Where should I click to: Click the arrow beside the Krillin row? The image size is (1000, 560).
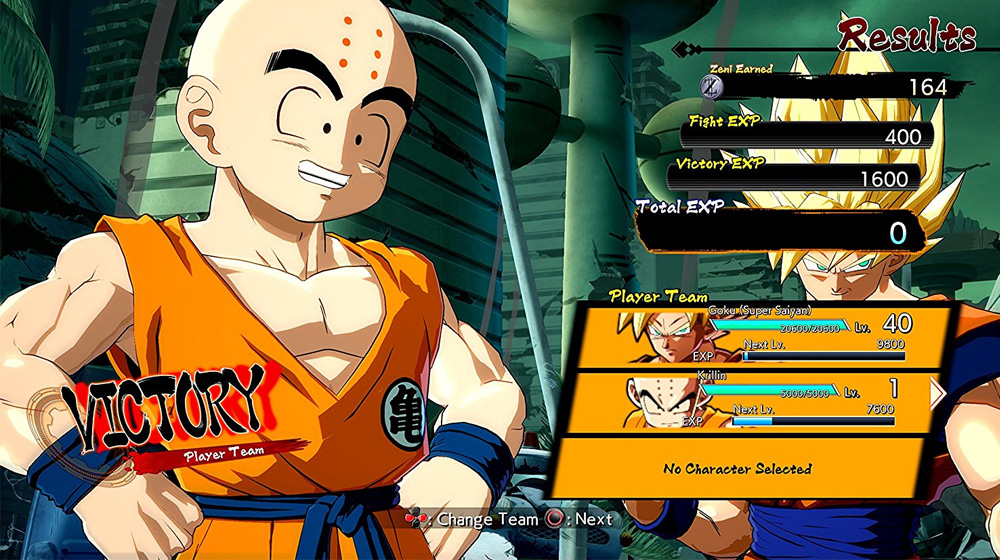[937, 393]
